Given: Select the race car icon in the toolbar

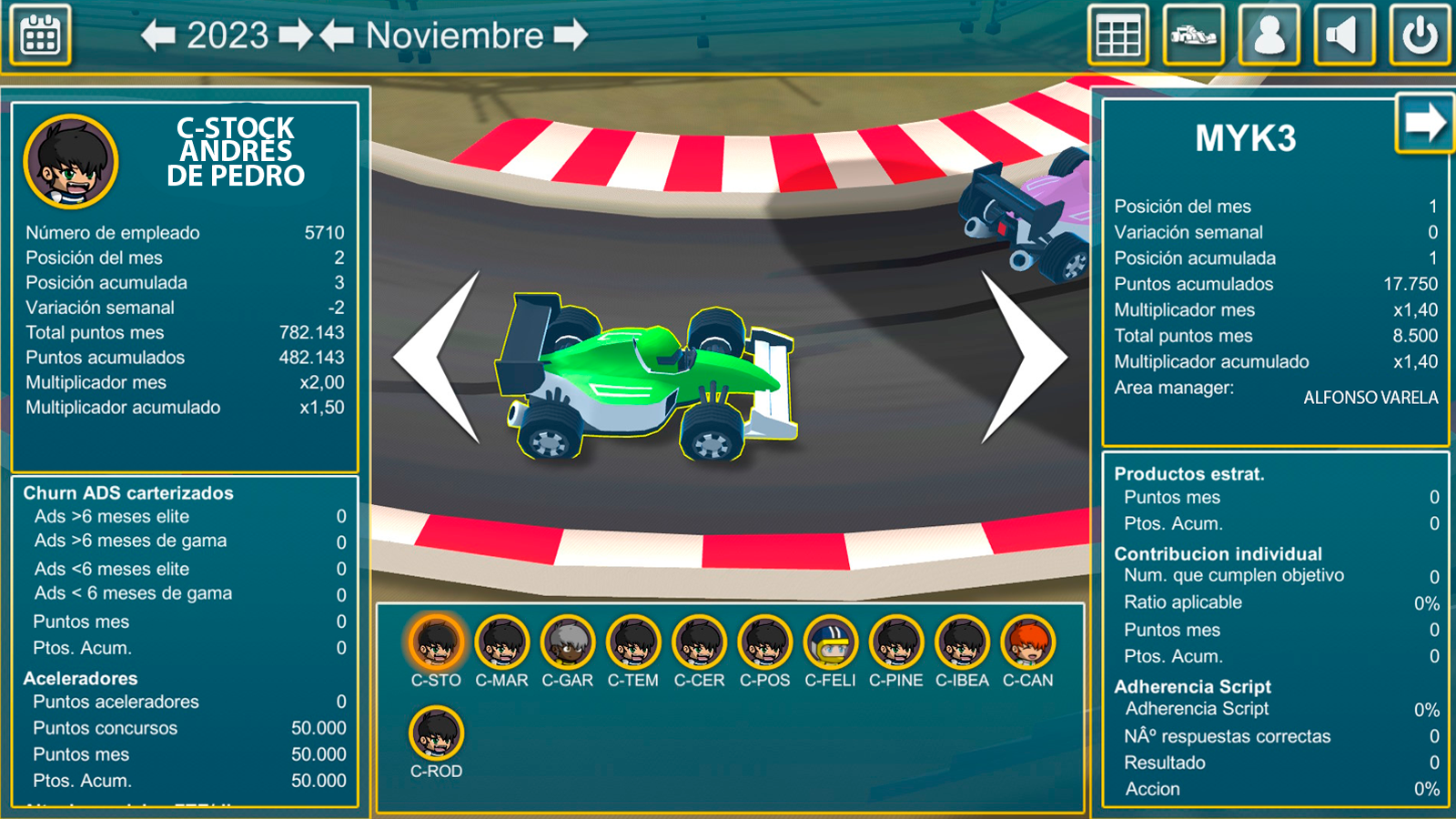Looking at the screenshot, I should click(x=1193, y=35).
